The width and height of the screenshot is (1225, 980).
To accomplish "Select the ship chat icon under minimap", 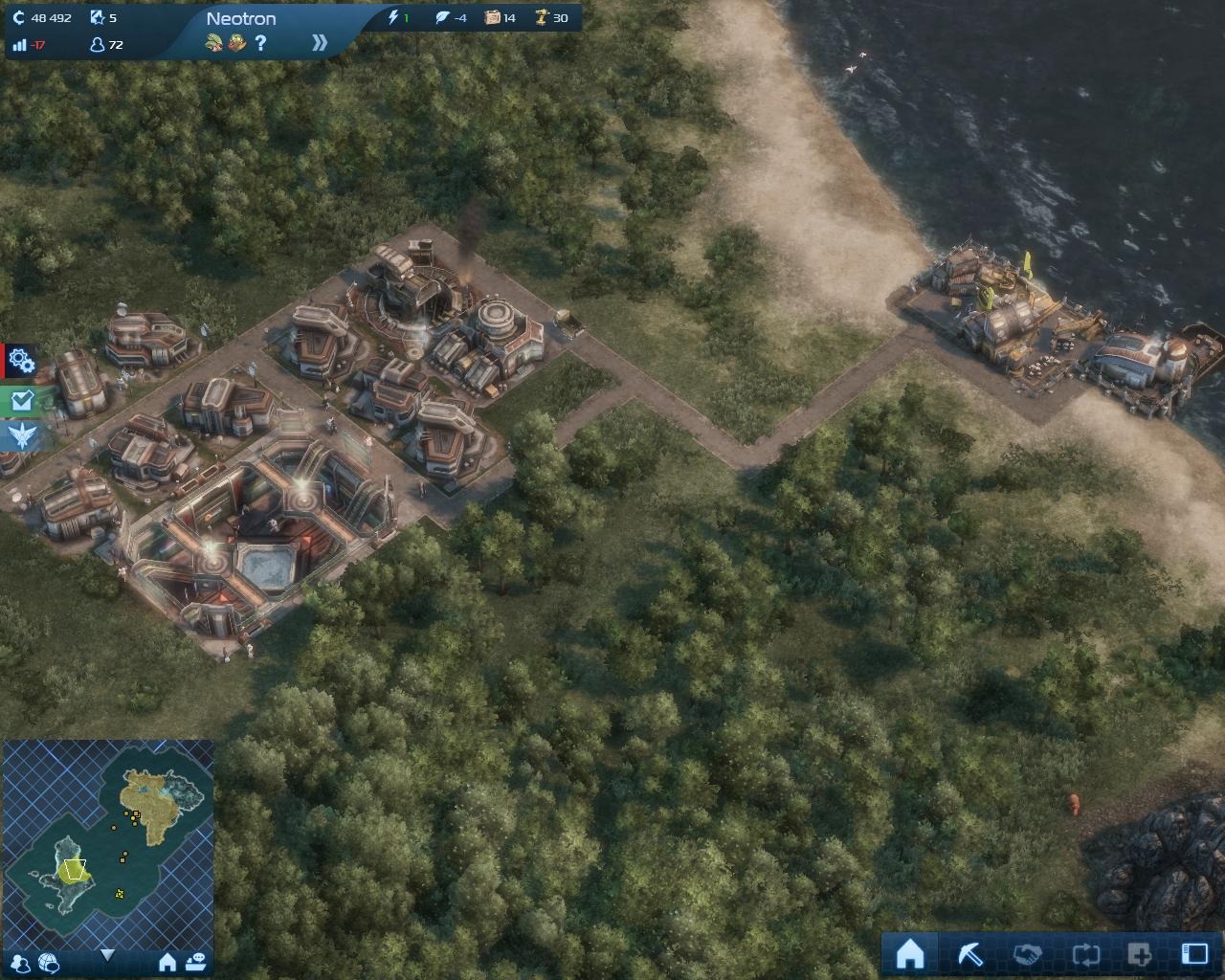I will pyautogui.click(x=196, y=961).
